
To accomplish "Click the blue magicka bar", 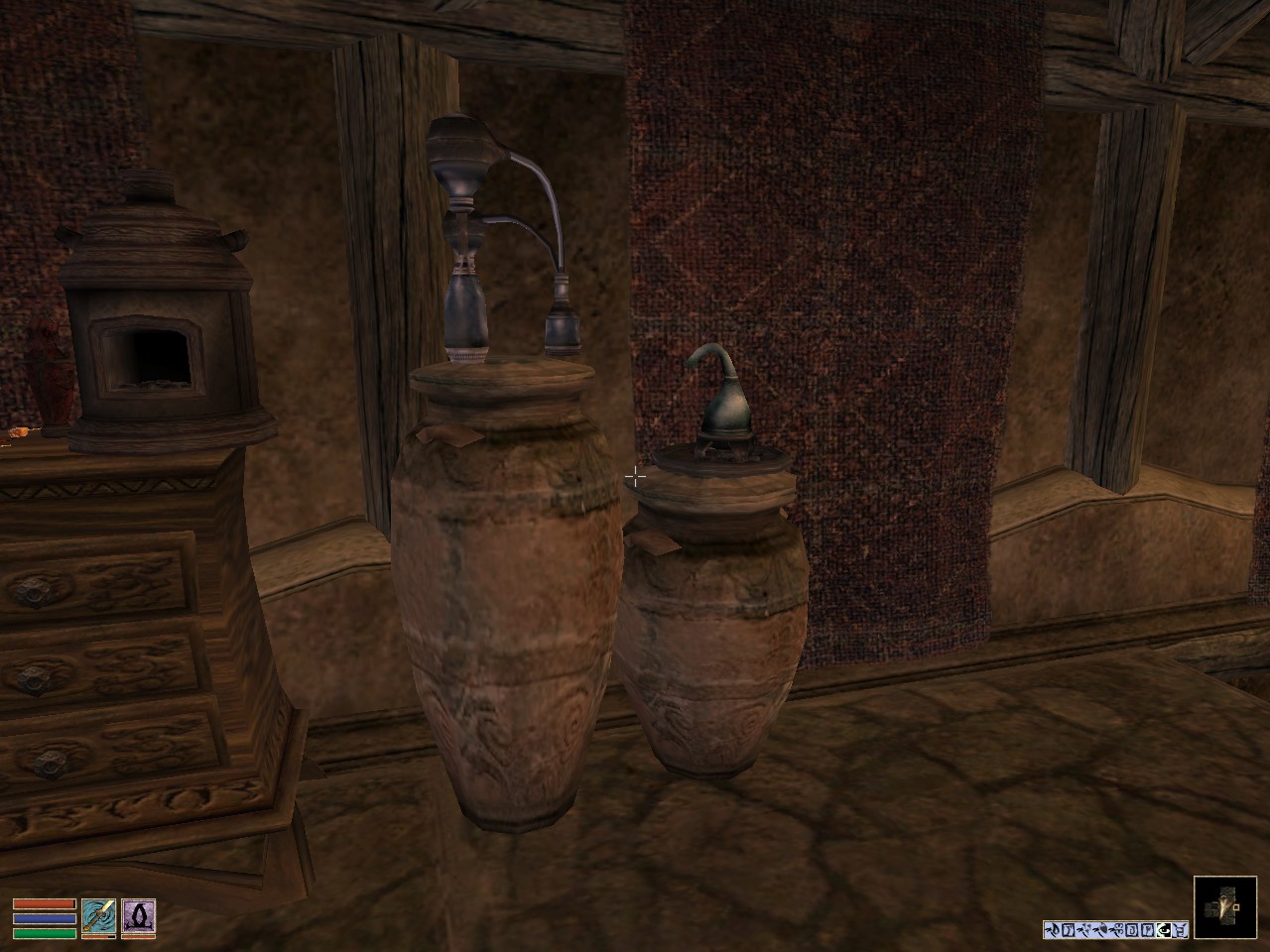I will [x=44, y=918].
